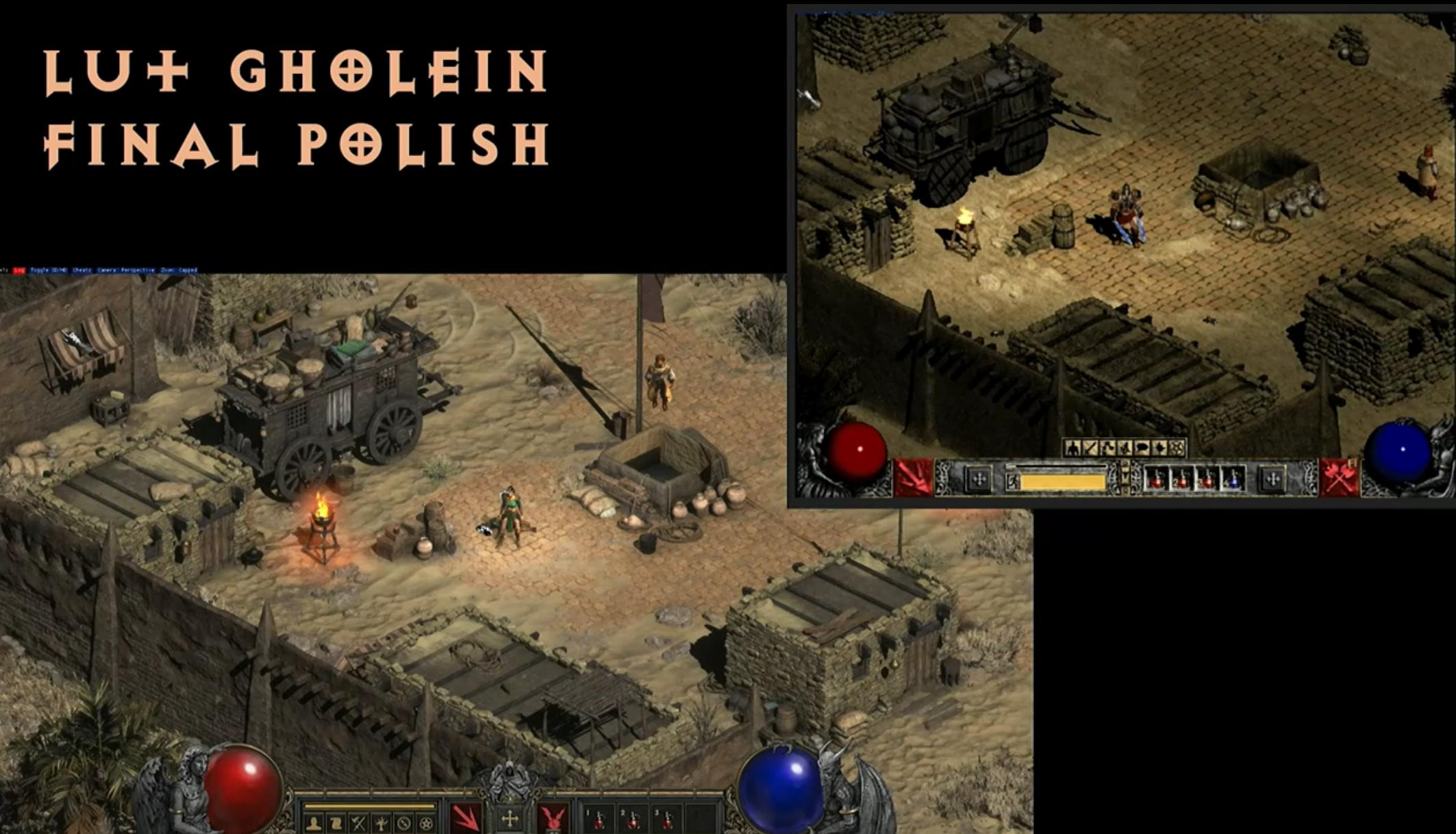Open the character silhouette icon in classic mini-panel
The image size is (1456, 834).
point(1072,448)
